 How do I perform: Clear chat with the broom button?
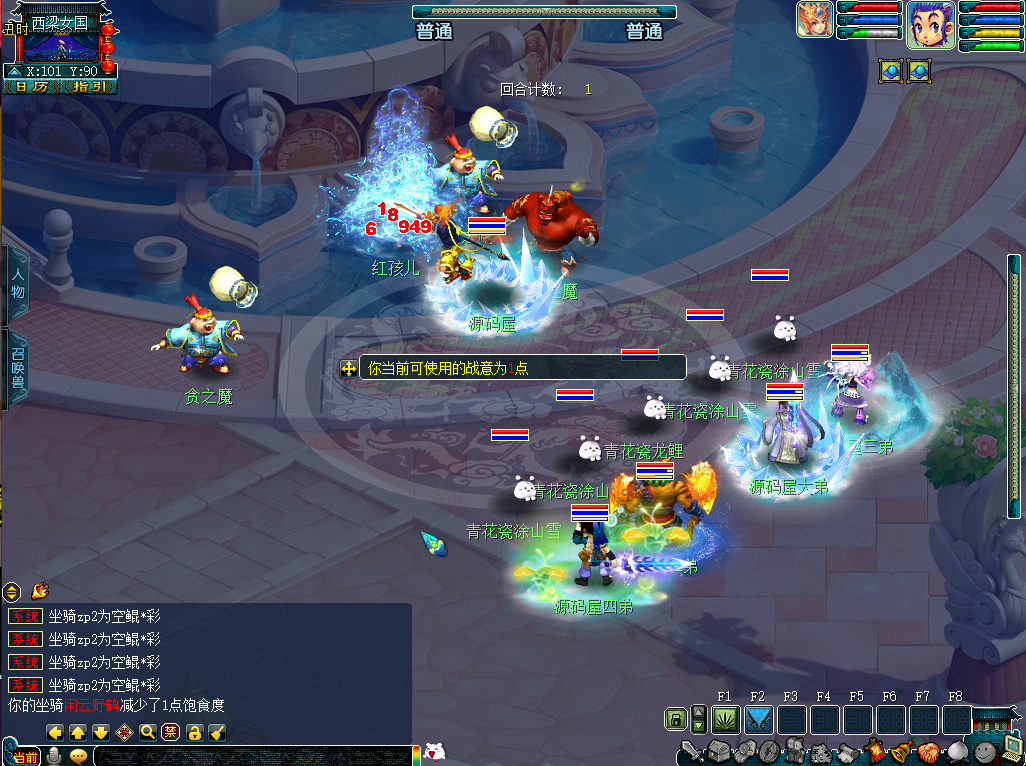(x=217, y=732)
